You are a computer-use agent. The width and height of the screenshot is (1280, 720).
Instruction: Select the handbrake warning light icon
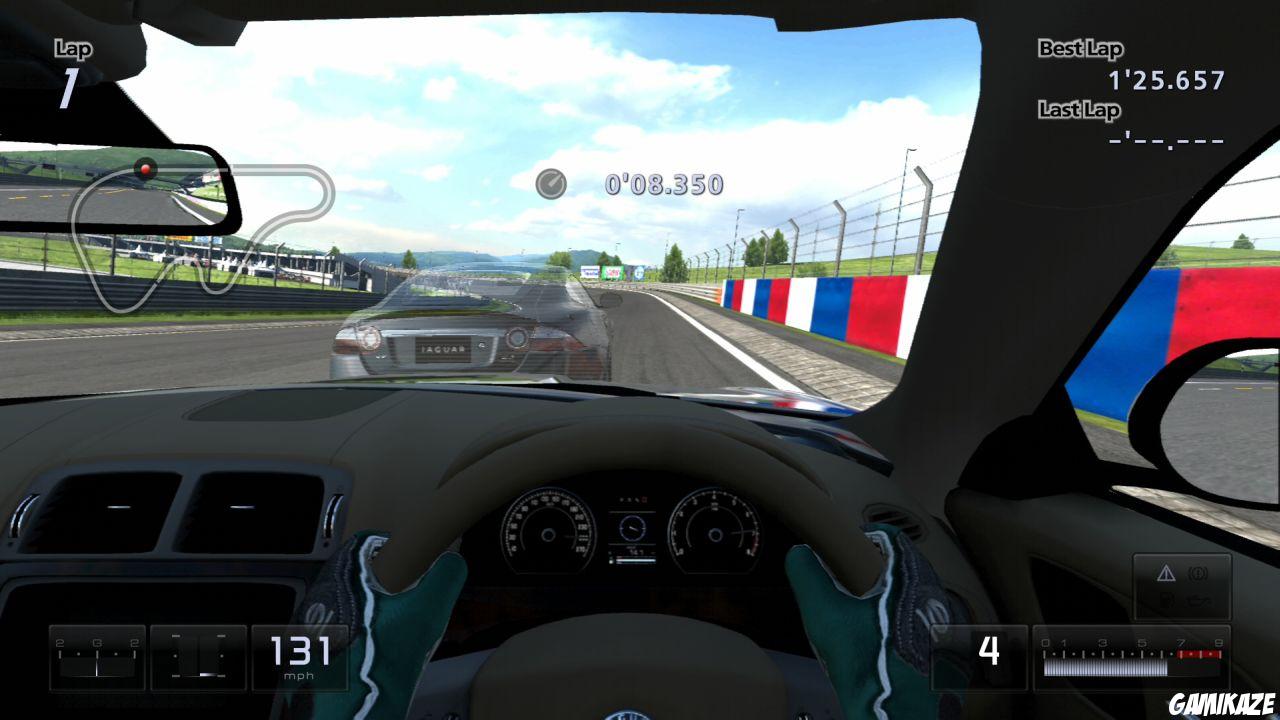point(1198,572)
